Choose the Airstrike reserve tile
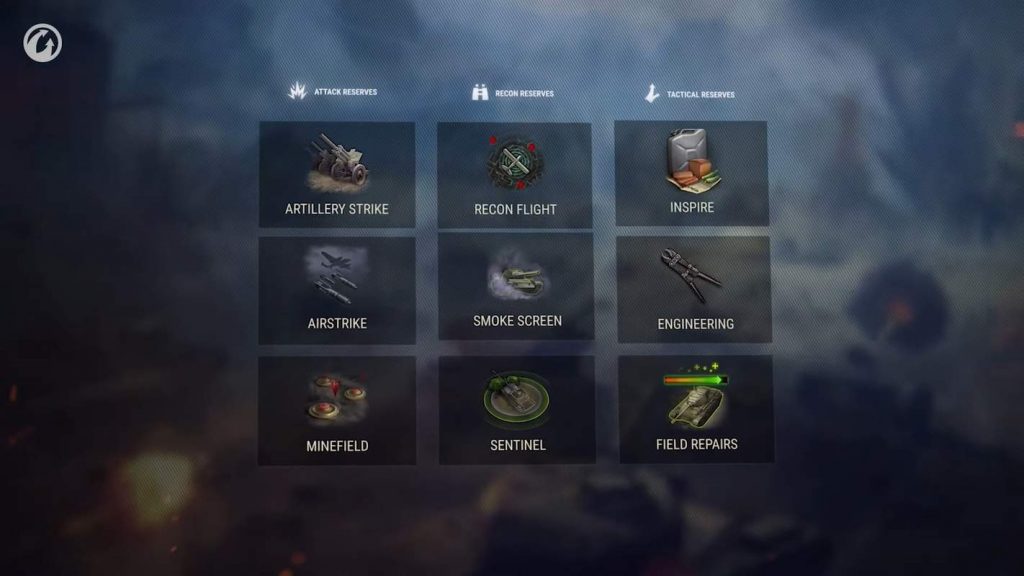 point(337,290)
